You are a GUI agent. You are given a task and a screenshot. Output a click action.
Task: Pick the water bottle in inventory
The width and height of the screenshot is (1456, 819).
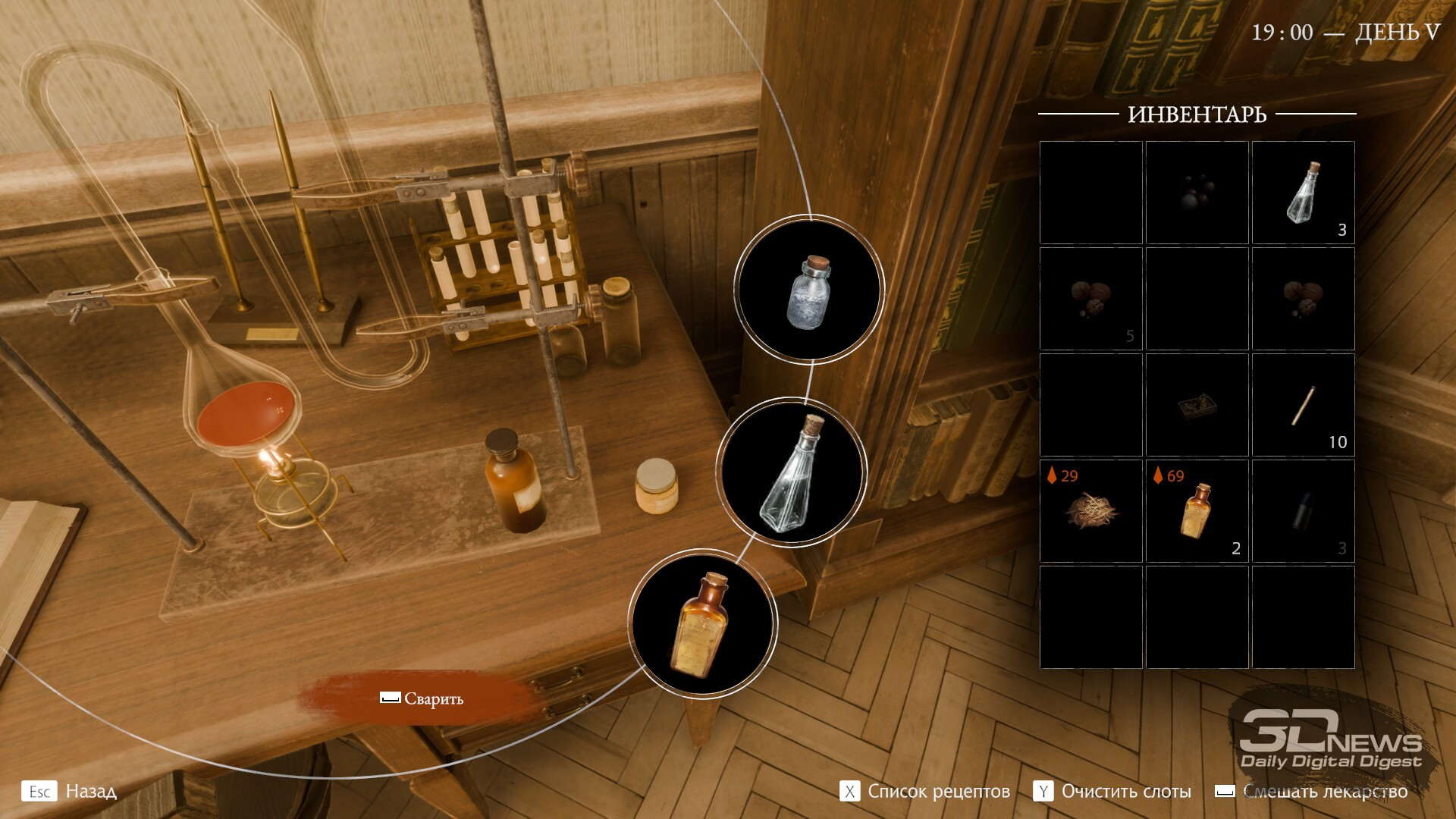click(1303, 193)
